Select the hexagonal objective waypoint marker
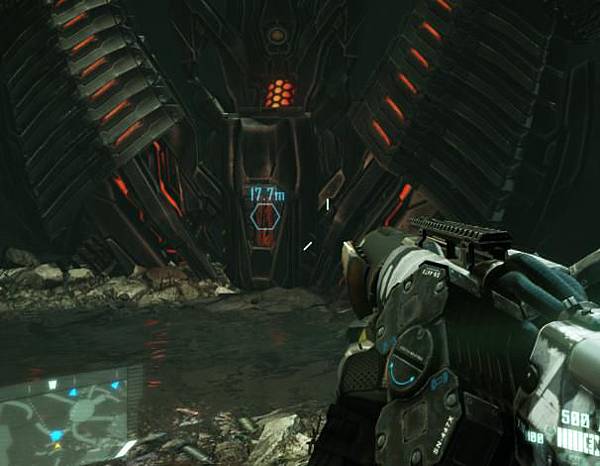600x466 pixels. 266,217
